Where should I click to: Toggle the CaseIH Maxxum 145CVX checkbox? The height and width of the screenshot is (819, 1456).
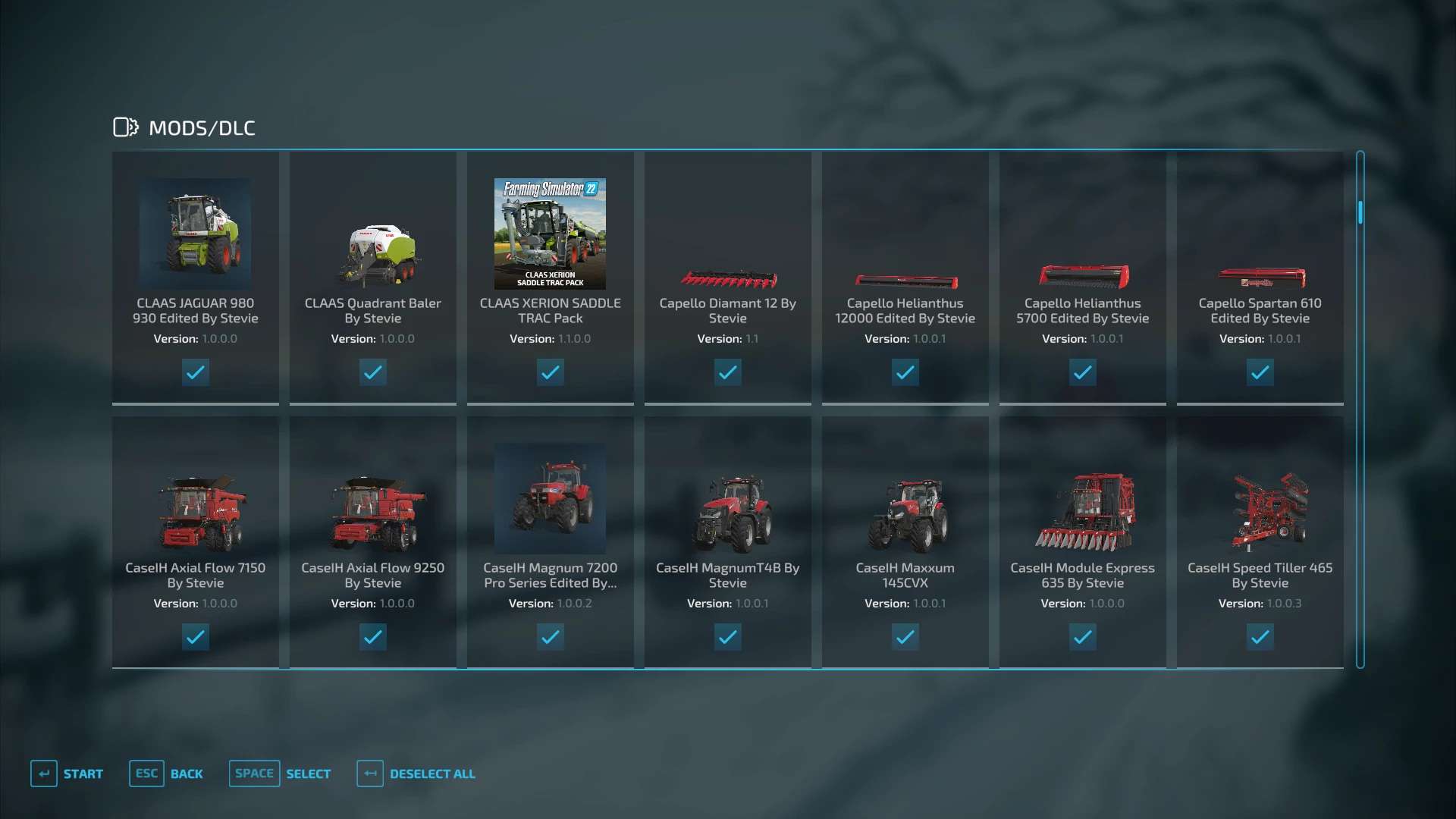[905, 637]
